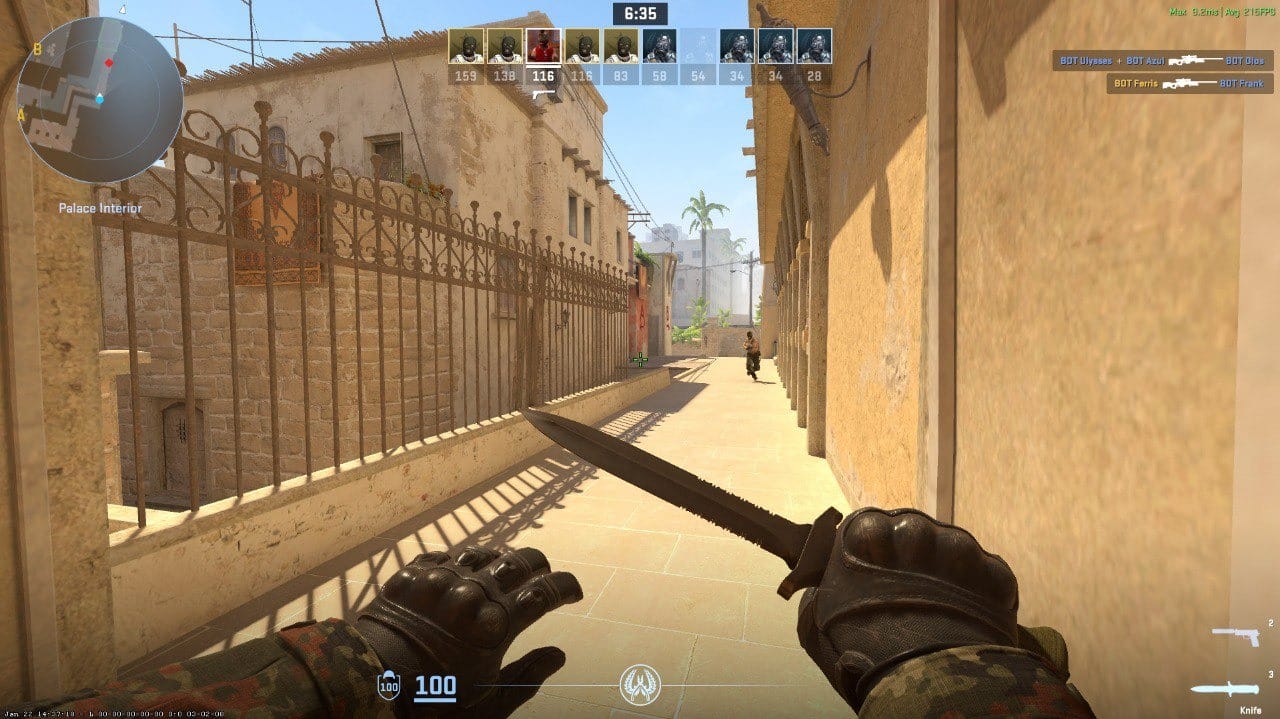Select the player avatar with 159 score
The width and height of the screenshot is (1280, 719).
465,46
